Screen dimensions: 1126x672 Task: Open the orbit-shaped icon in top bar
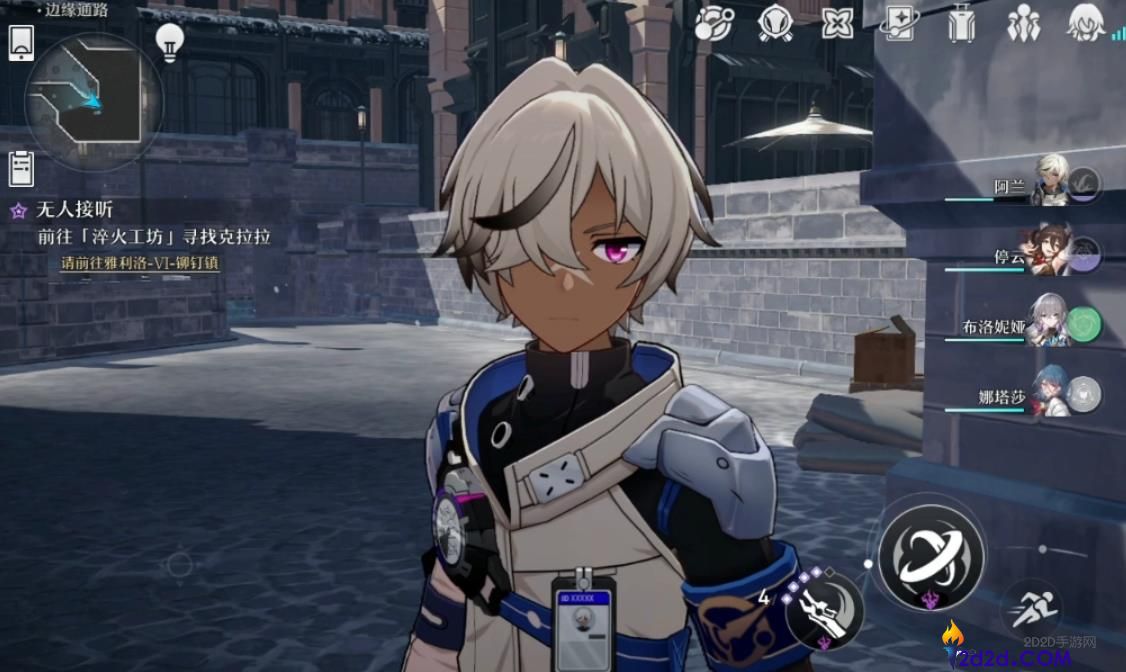714,23
